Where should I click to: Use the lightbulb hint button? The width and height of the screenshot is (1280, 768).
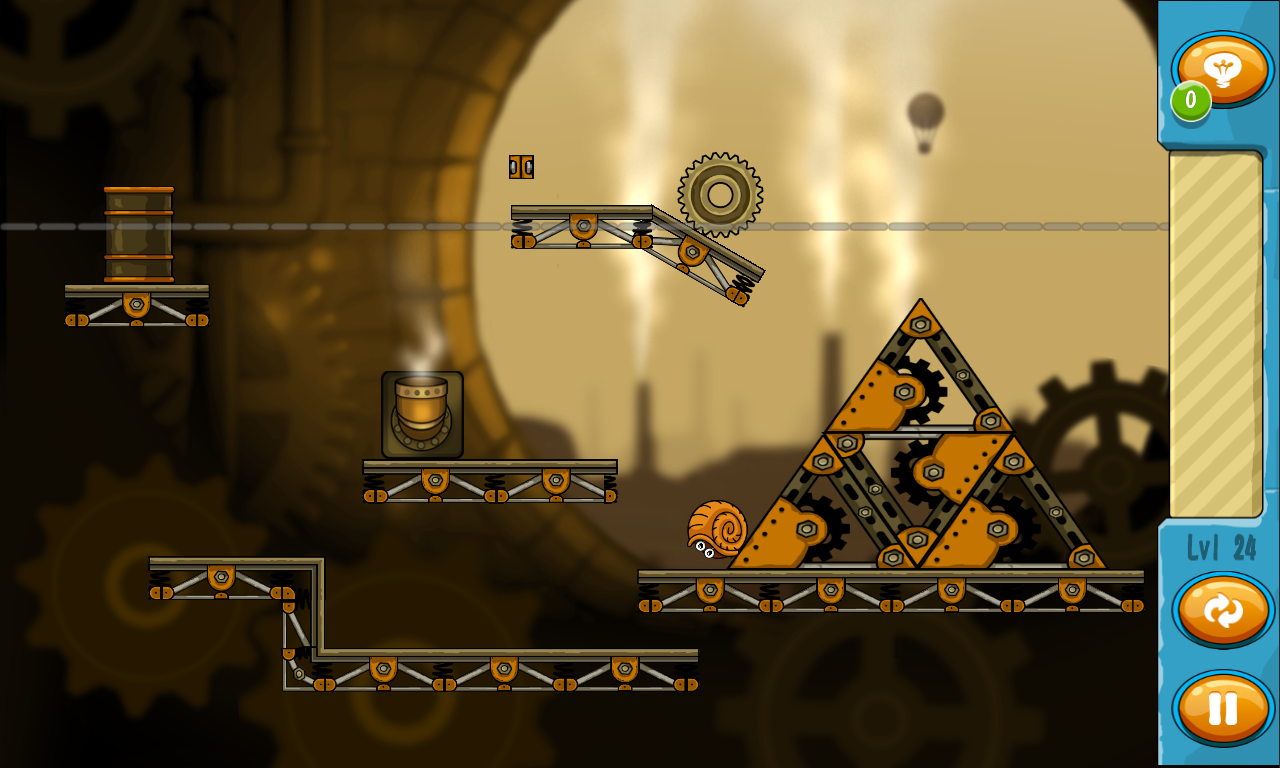pos(1223,68)
